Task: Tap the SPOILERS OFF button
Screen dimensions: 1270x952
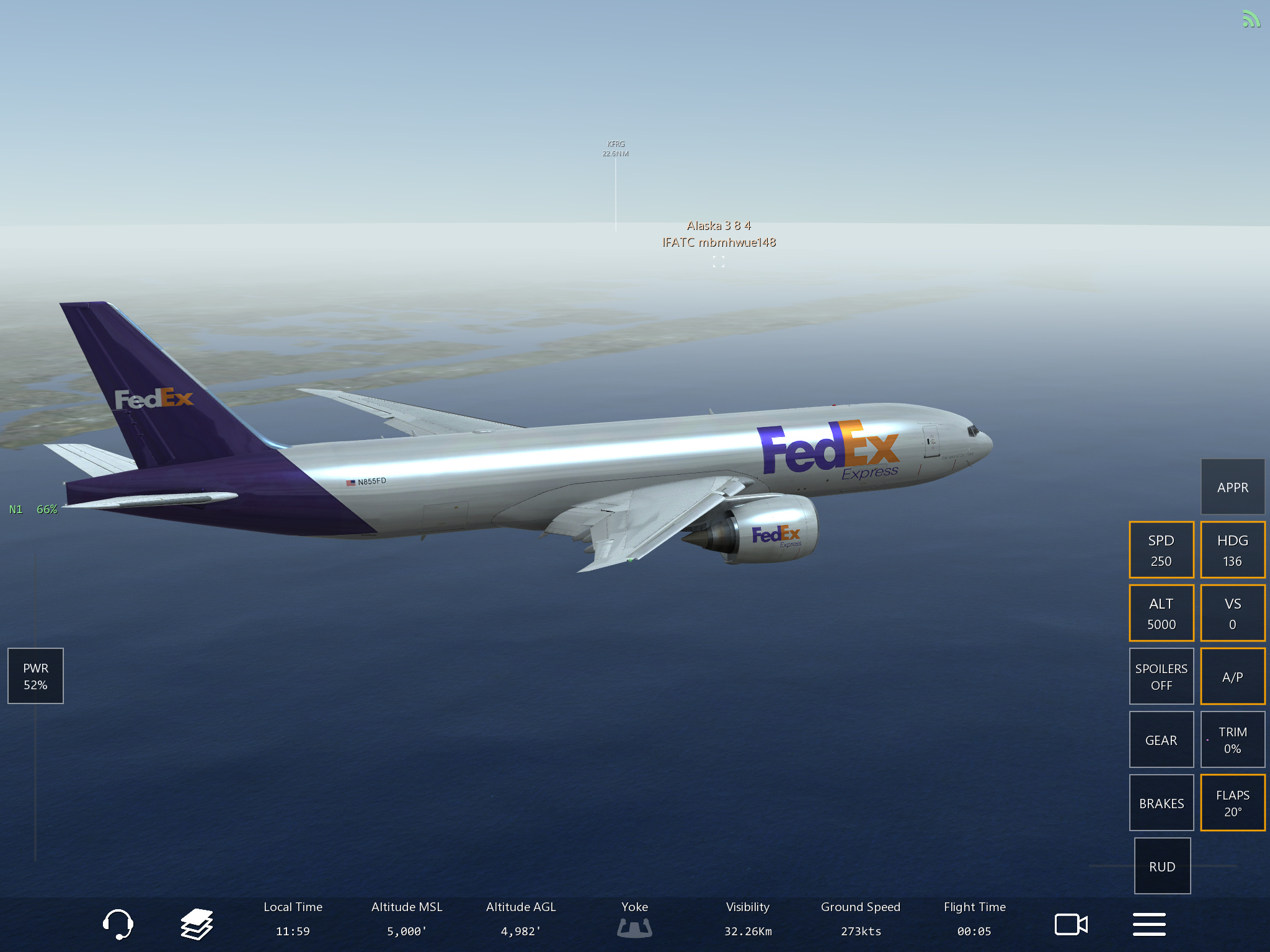Action: pyautogui.click(x=1161, y=676)
